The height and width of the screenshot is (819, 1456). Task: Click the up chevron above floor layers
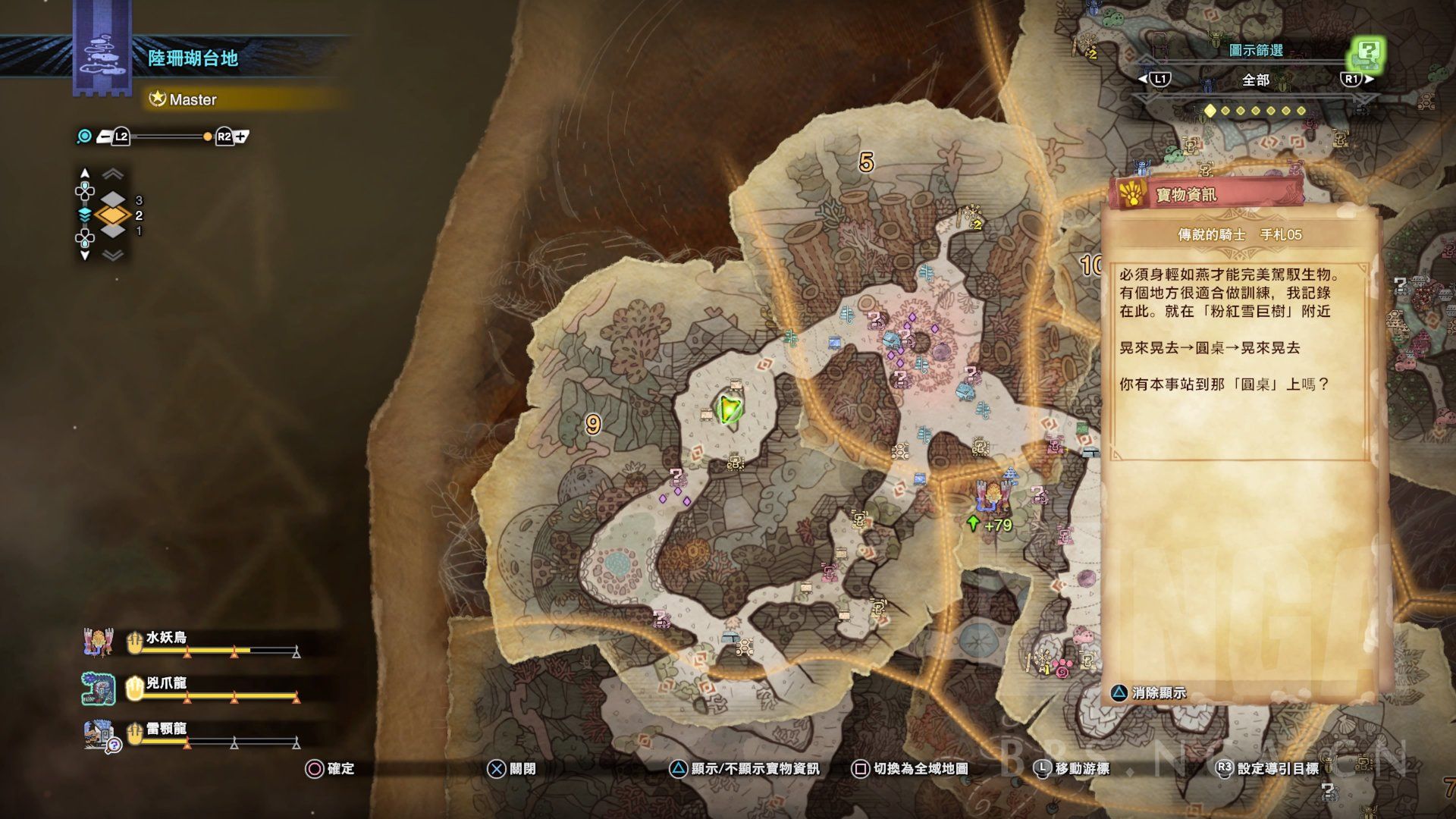click(113, 174)
